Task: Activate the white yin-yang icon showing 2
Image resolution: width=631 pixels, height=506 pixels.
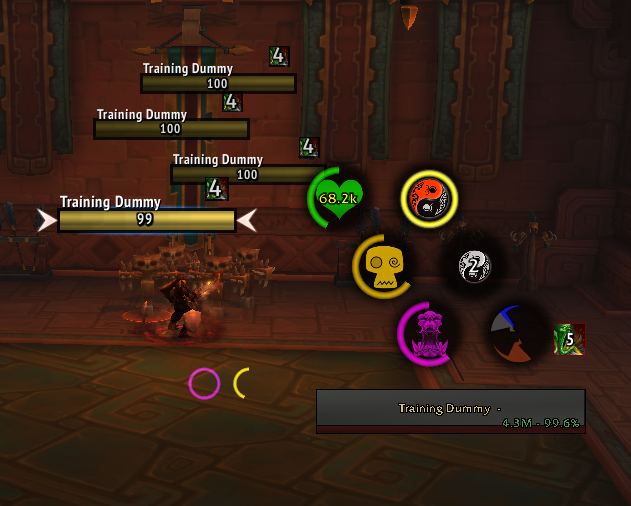Action: pyautogui.click(x=473, y=265)
